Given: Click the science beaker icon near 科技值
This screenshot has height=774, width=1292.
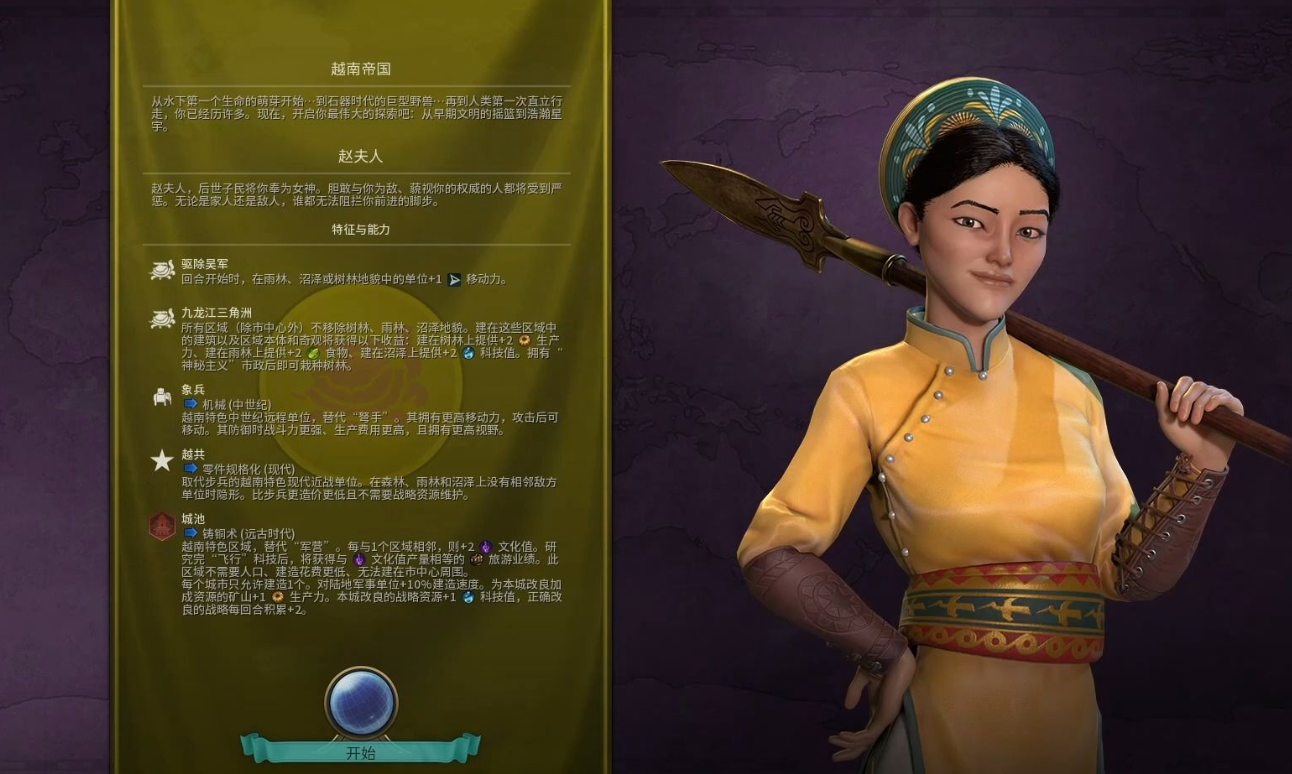Looking at the screenshot, I should click(468, 353).
